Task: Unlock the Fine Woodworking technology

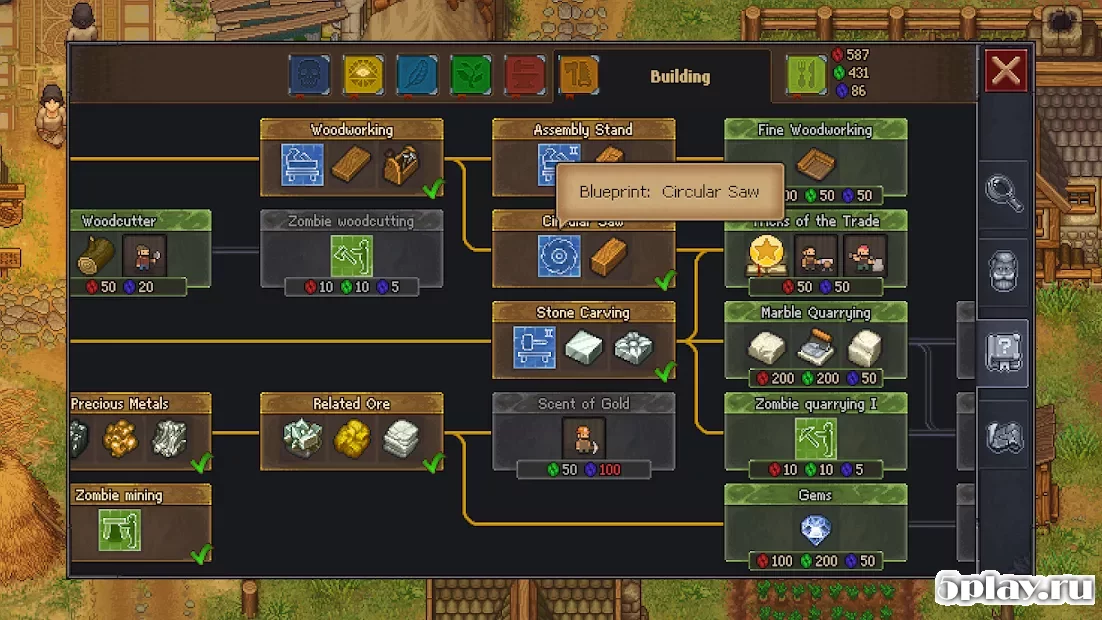Action: pyautogui.click(x=815, y=158)
